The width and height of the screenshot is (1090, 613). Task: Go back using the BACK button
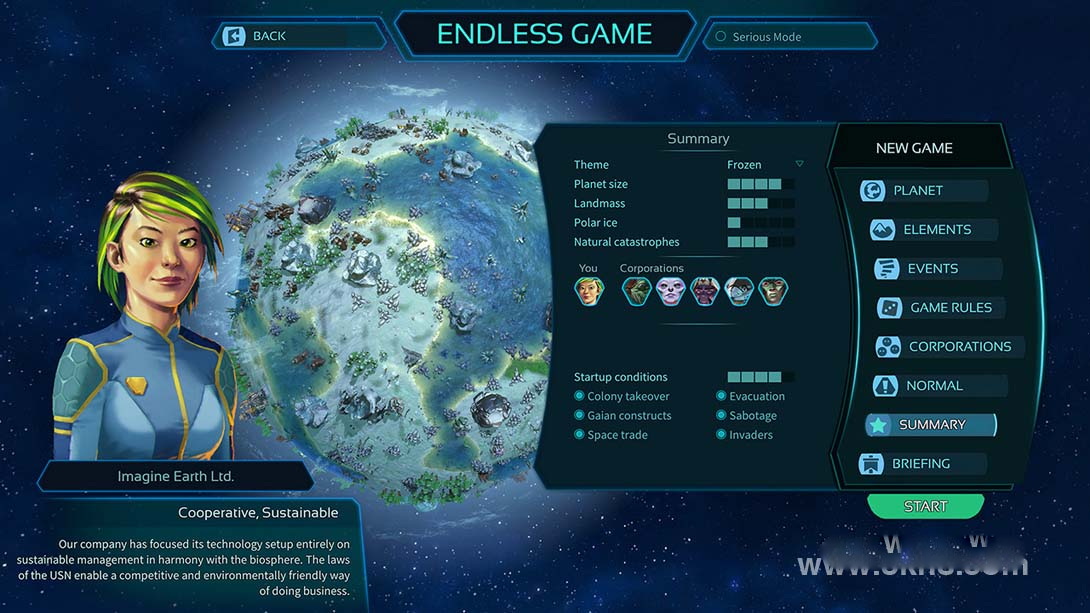tap(268, 36)
